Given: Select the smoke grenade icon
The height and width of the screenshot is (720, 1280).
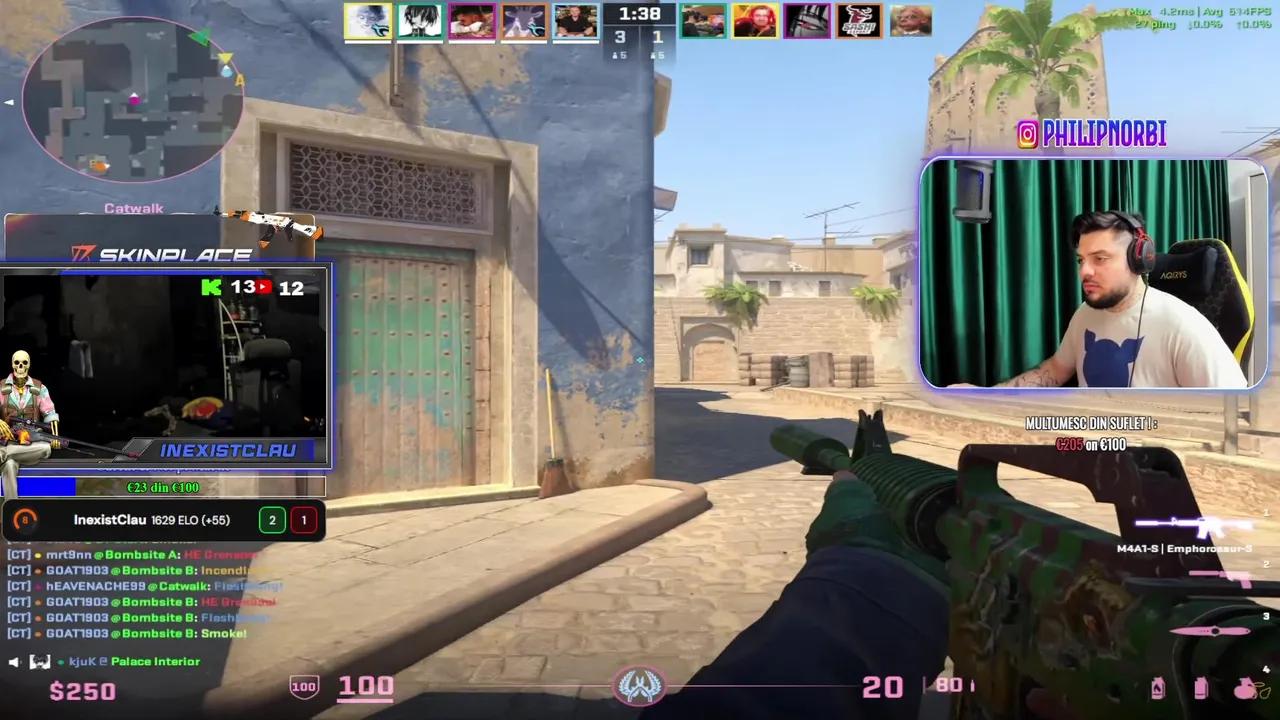Looking at the screenshot, I should [x=1200, y=688].
